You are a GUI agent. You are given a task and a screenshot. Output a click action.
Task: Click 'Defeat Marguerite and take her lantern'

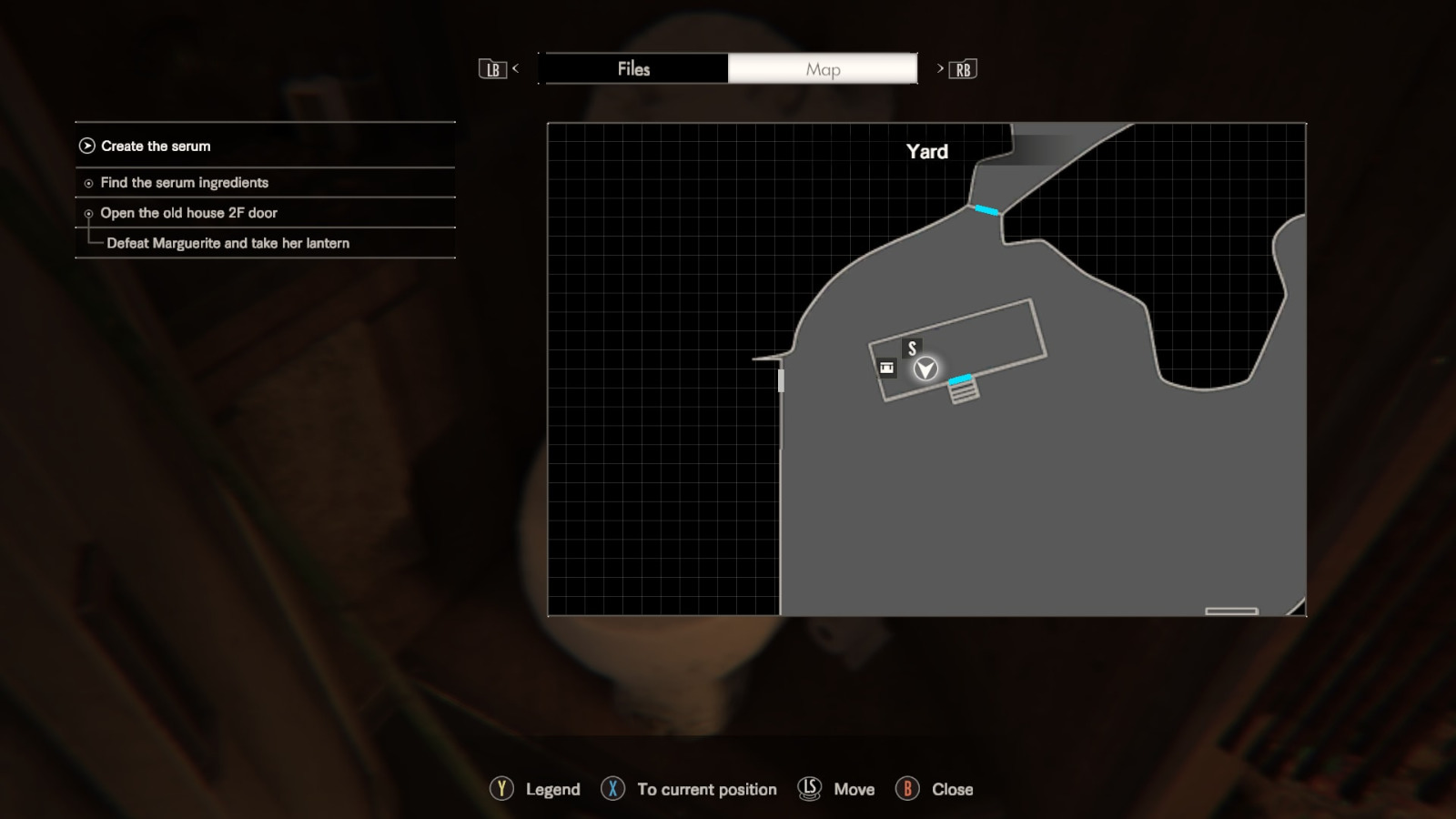pyautogui.click(x=227, y=243)
